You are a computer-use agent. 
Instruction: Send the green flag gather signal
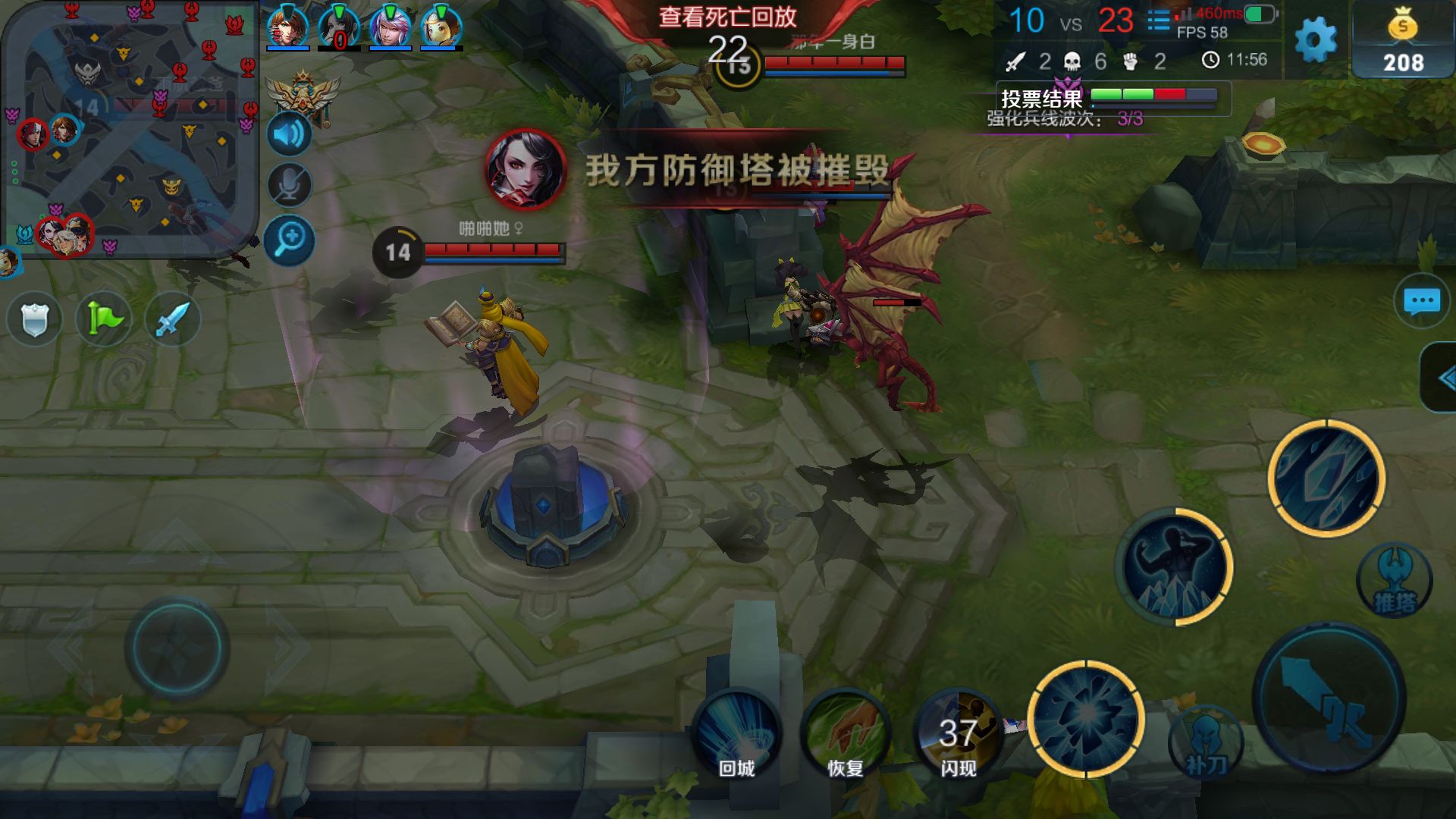[x=104, y=318]
